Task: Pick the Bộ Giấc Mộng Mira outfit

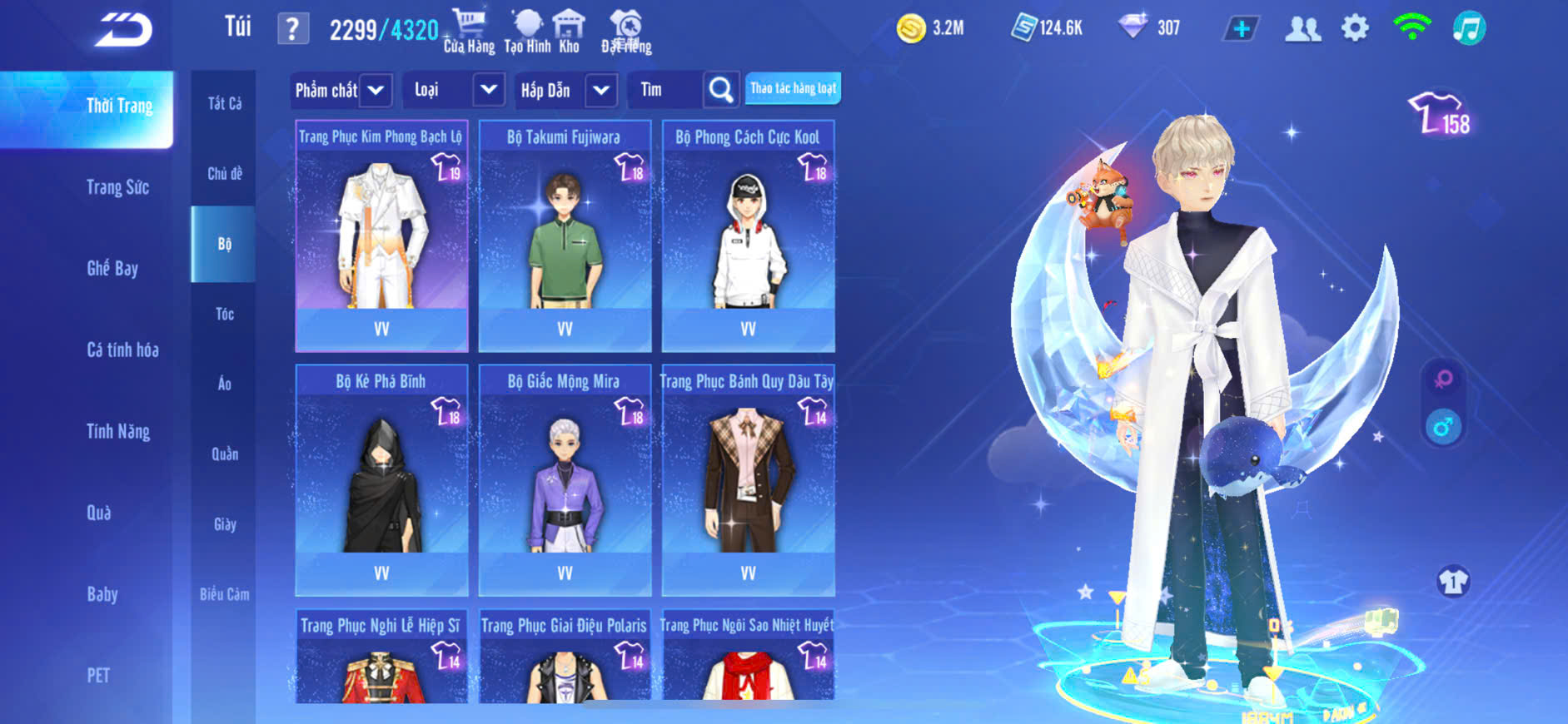Action: coord(565,480)
